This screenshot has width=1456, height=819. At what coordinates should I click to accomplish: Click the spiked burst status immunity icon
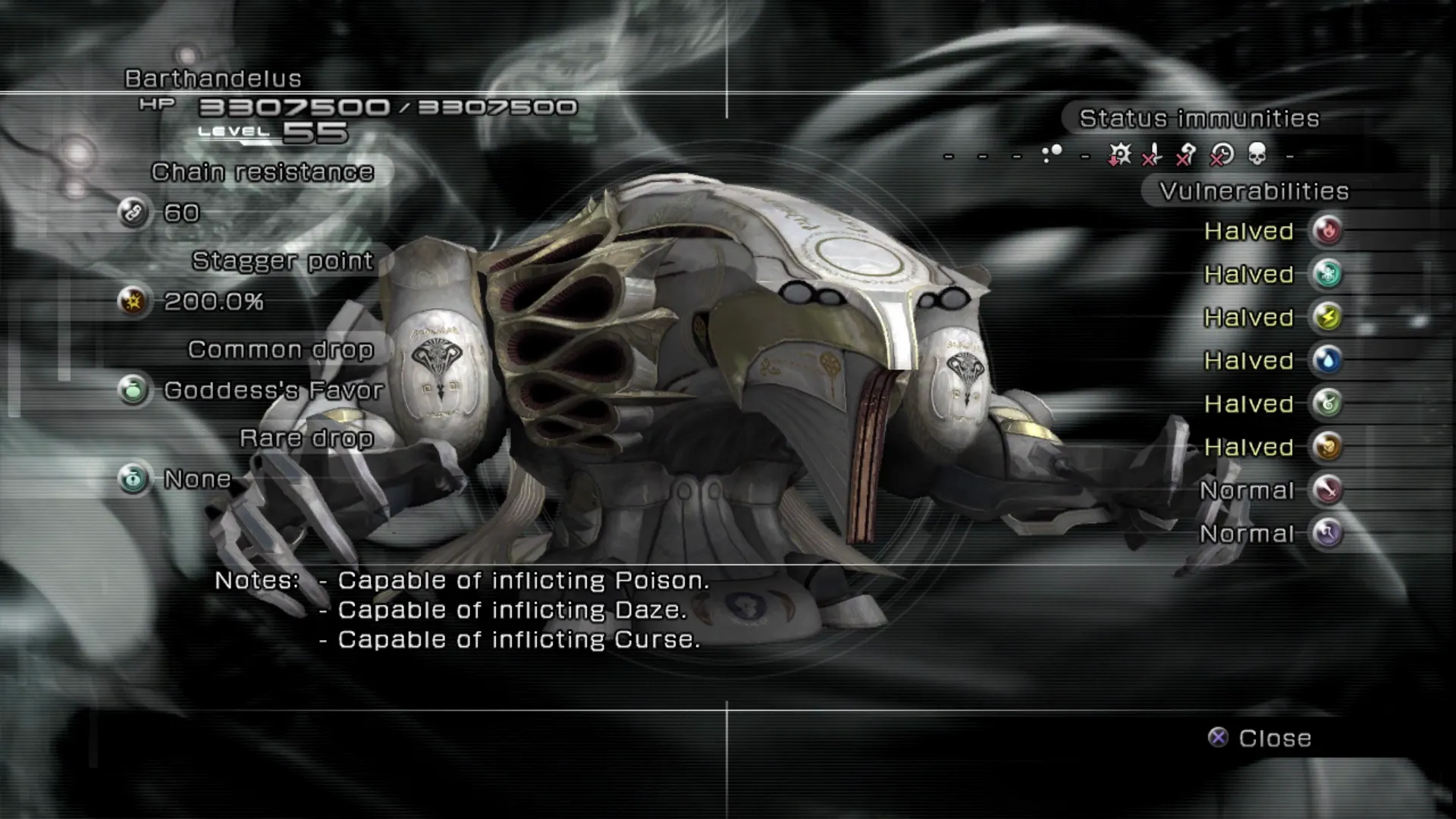point(1119,155)
